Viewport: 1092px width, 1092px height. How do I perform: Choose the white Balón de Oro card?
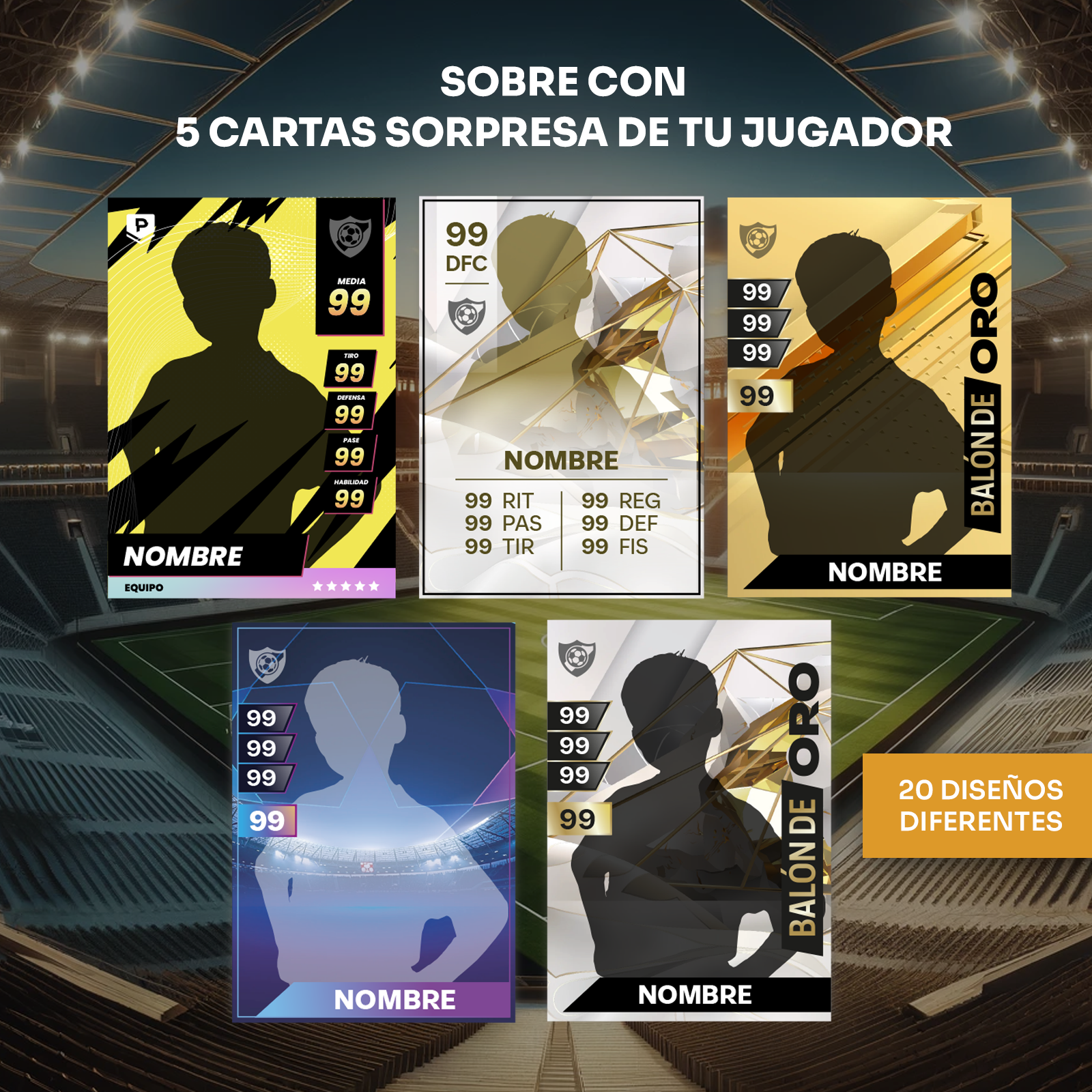pos(689,821)
